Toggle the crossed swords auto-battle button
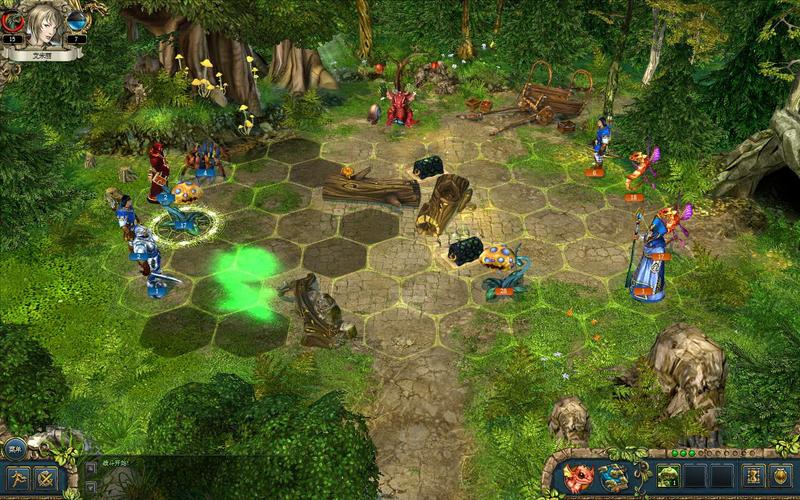Screen dimensions: 800x500 pyautogui.click(x=46, y=478)
